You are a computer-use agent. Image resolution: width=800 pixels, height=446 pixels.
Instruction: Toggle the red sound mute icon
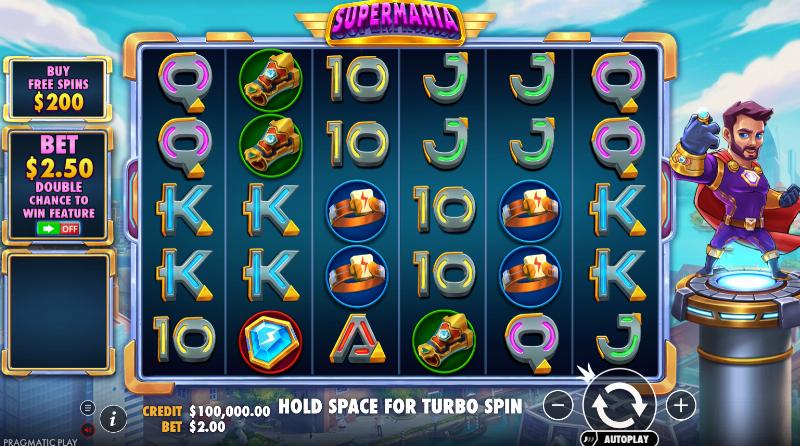point(88,427)
